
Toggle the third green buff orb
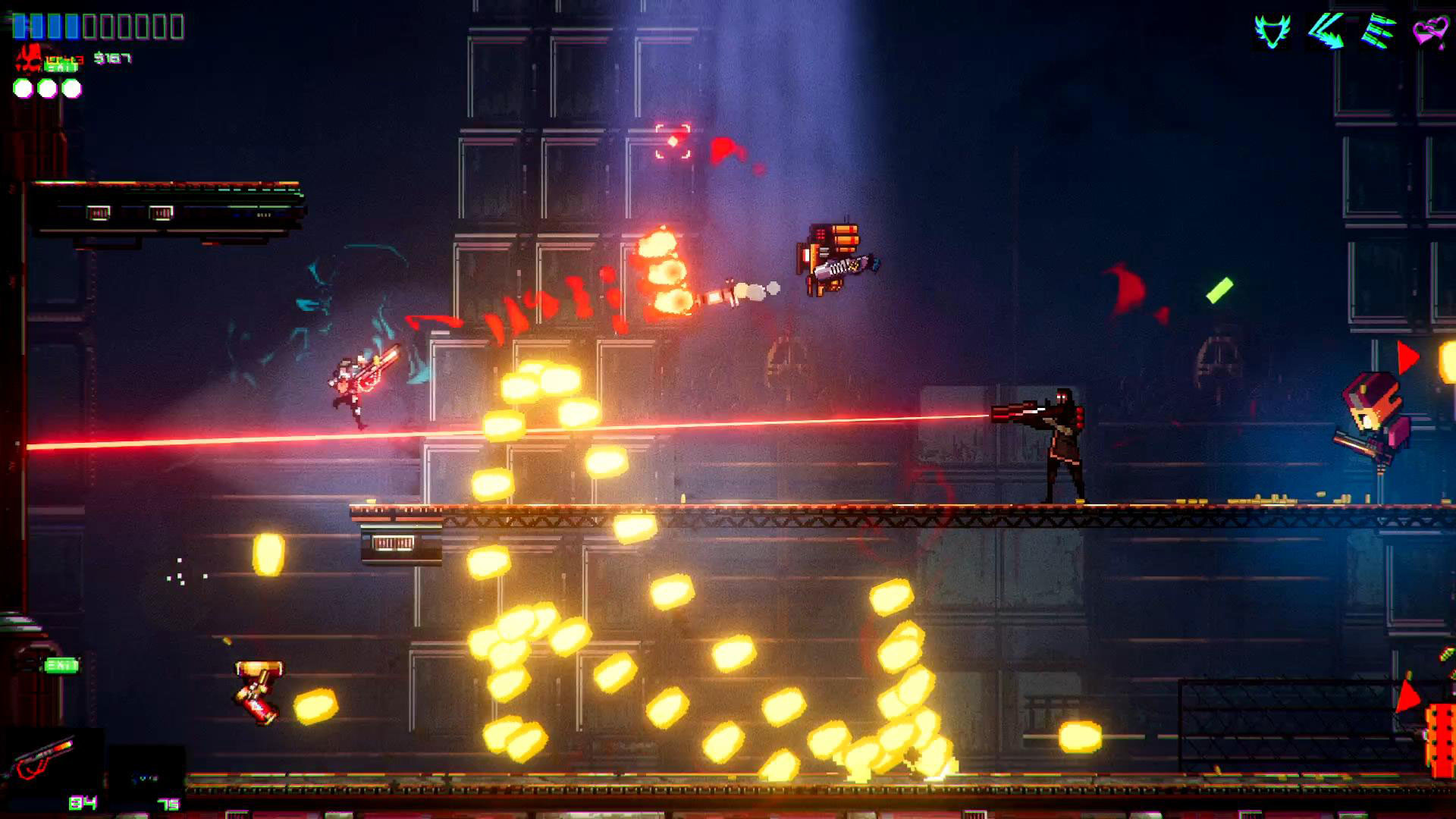(x=72, y=88)
